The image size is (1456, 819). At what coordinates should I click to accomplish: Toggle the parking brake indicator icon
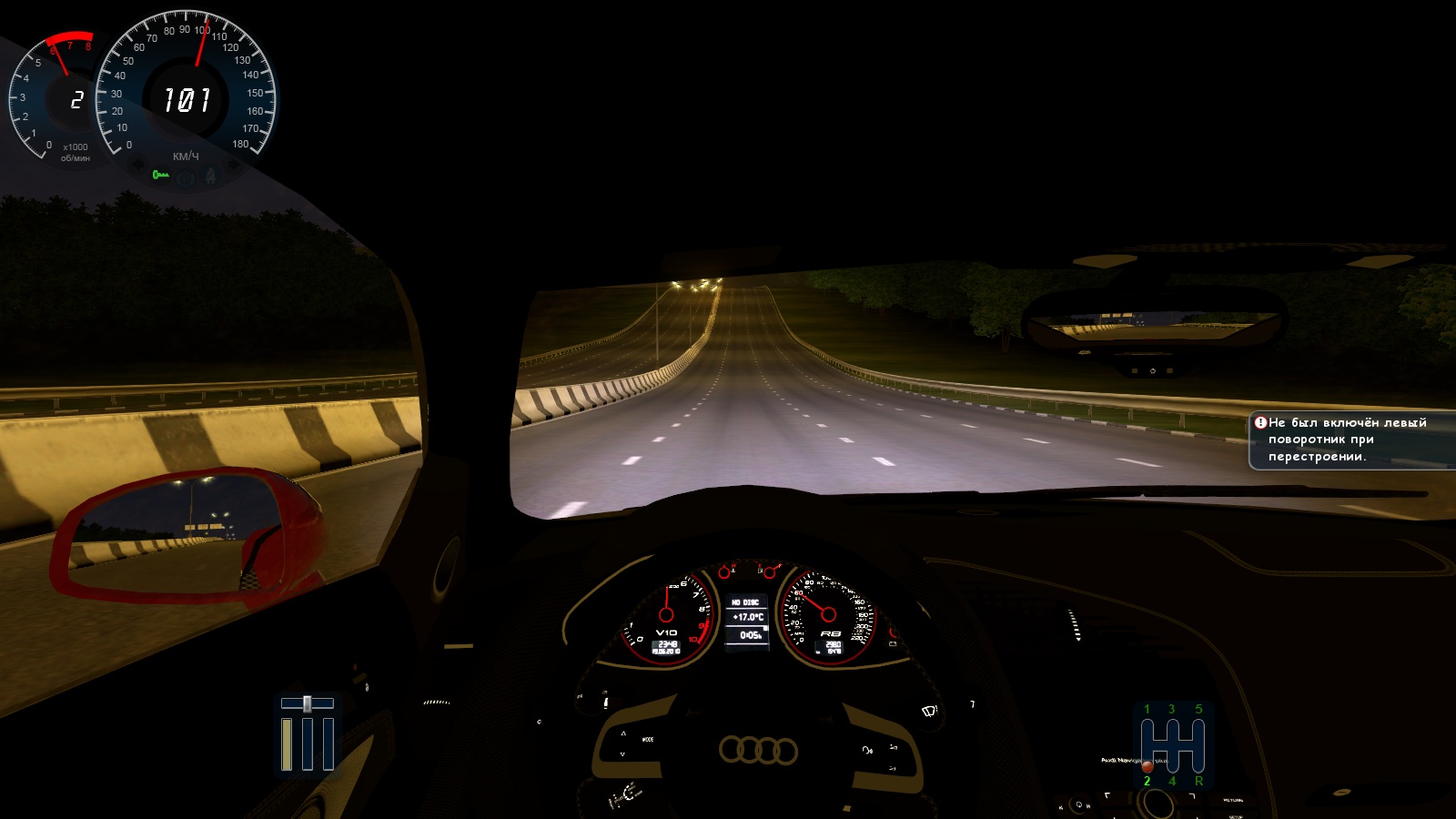point(186,179)
